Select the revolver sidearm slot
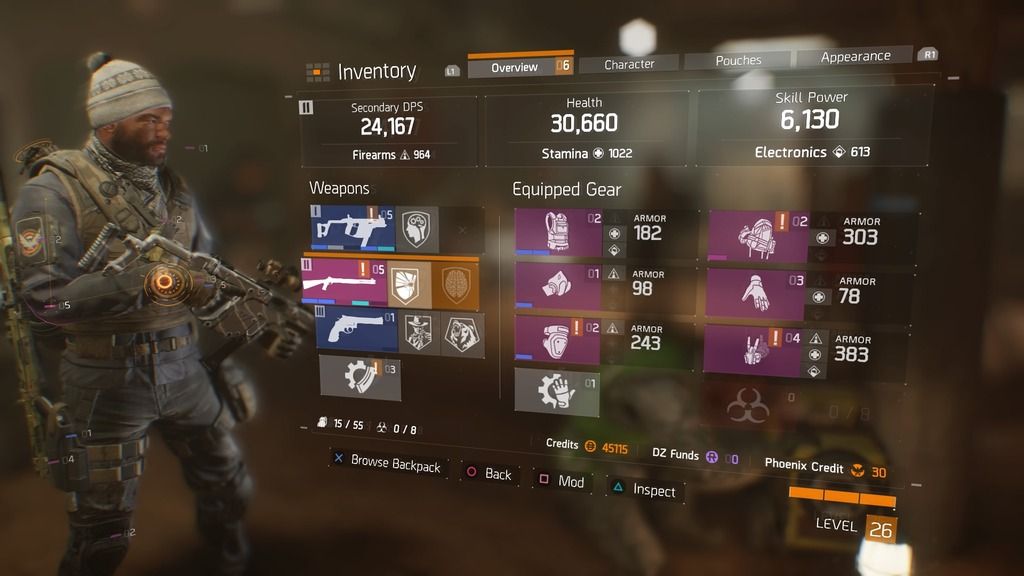Viewport: 1024px width, 576px height. click(356, 331)
